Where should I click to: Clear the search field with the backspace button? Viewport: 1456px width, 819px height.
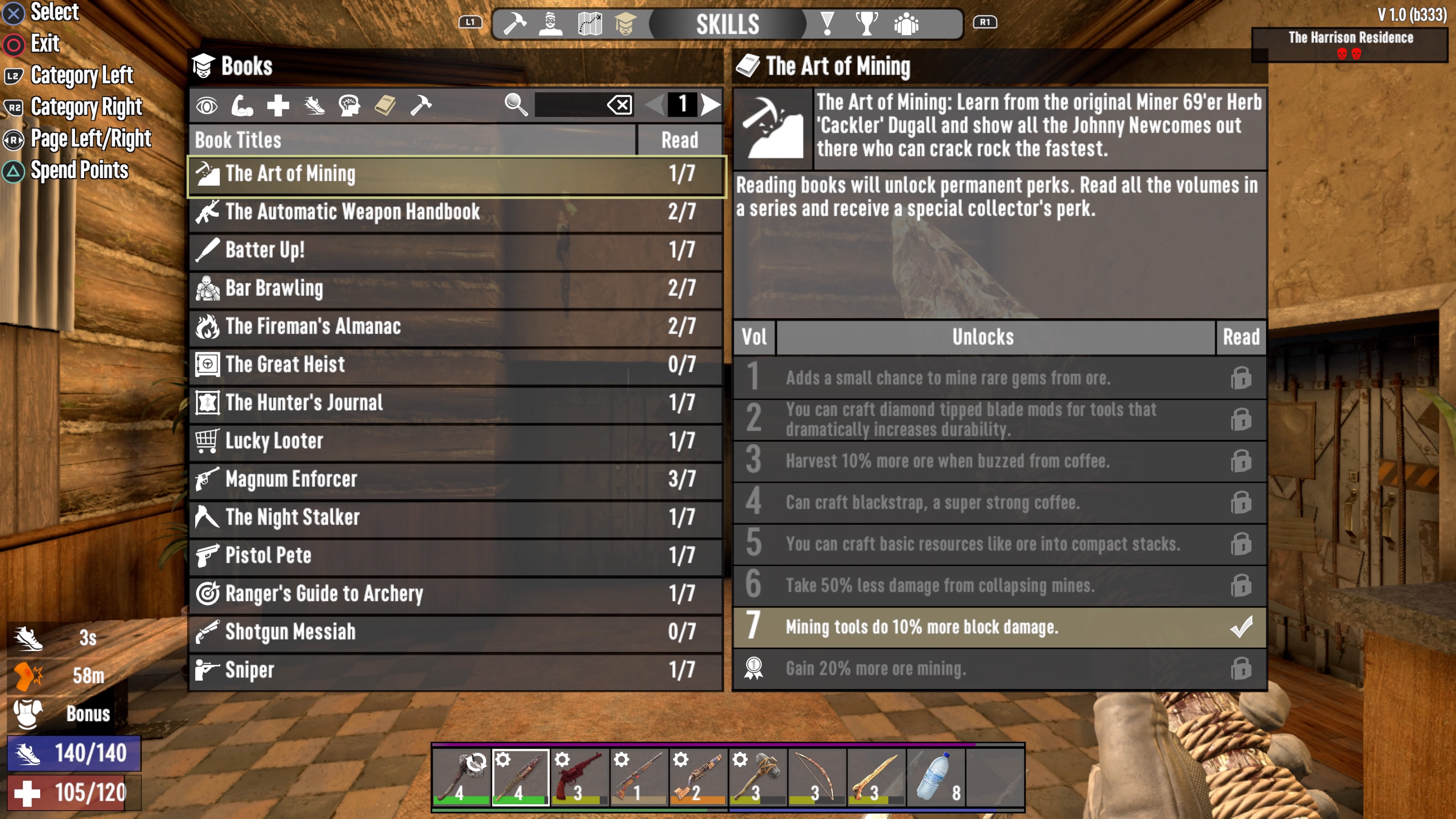(x=620, y=105)
